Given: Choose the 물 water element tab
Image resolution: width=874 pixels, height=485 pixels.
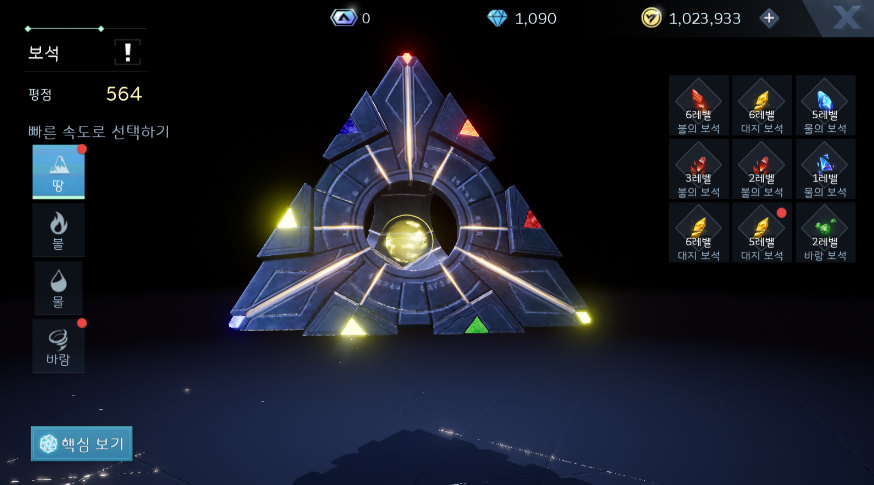Looking at the screenshot, I should [58, 288].
